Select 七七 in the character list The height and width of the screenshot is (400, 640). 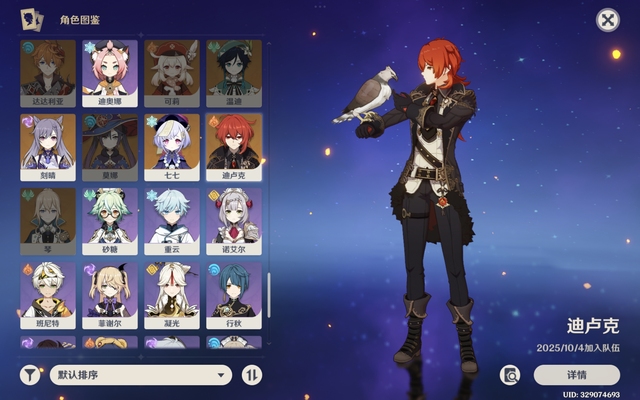point(172,146)
